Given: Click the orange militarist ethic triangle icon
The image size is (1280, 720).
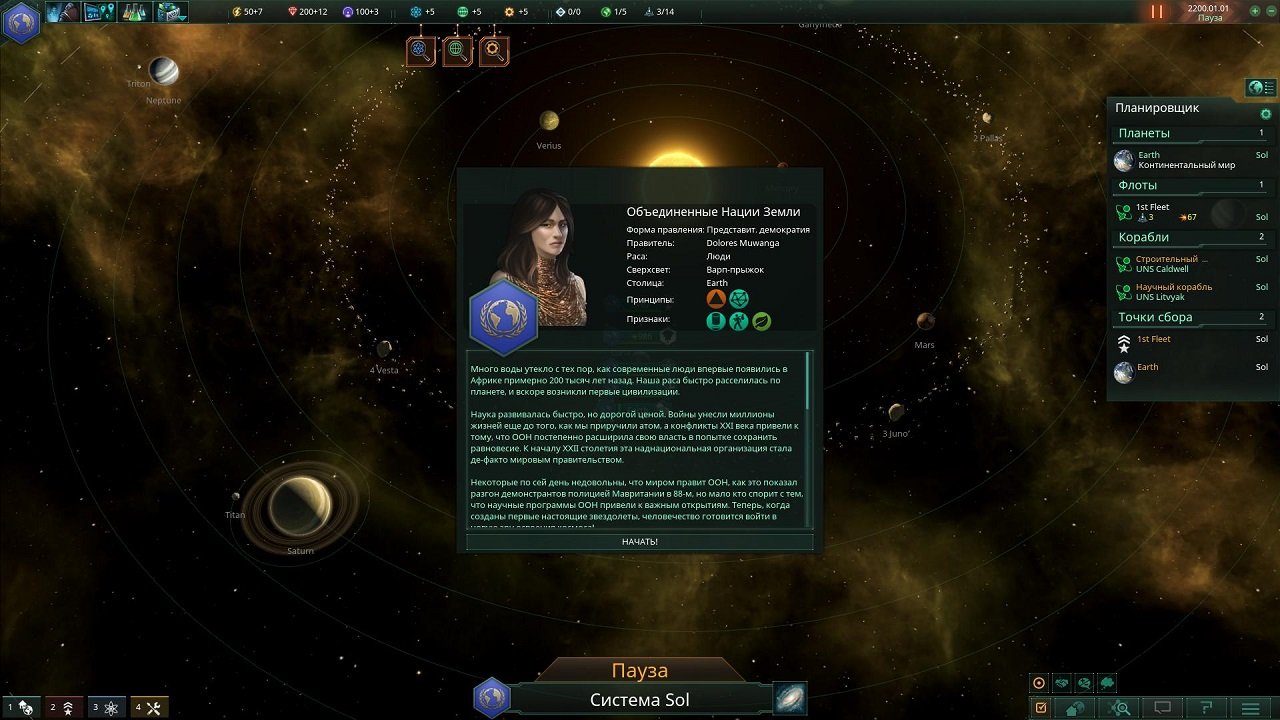Looking at the screenshot, I should click(x=716, y=298).
